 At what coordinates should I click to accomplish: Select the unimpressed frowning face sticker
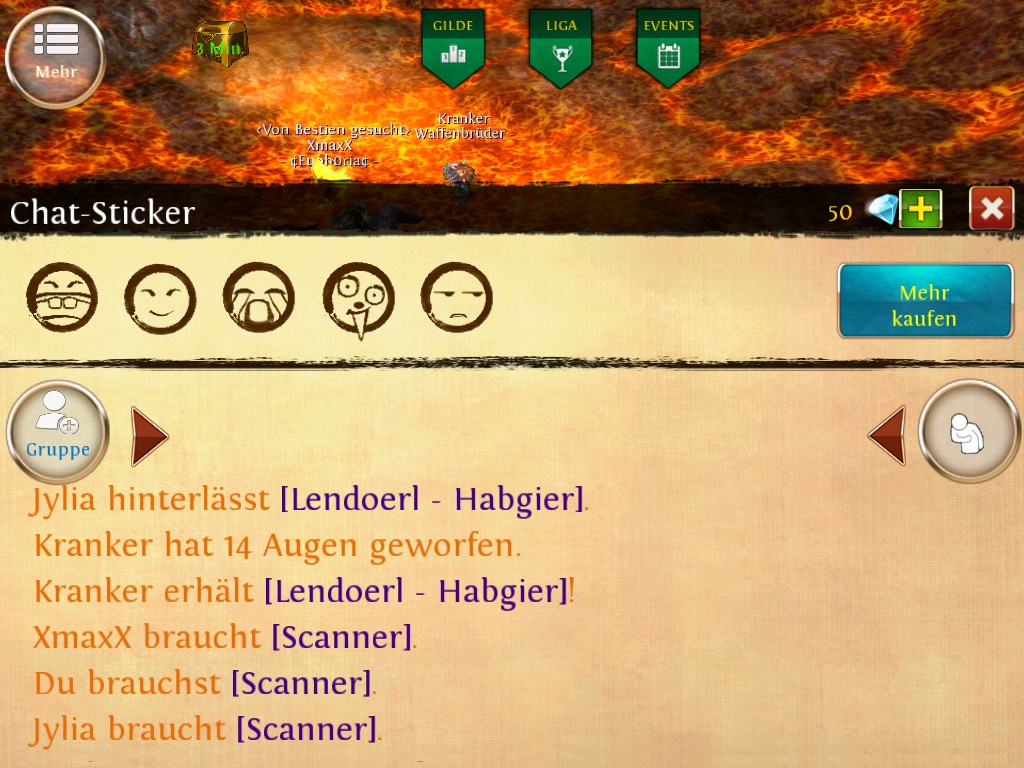456,298
